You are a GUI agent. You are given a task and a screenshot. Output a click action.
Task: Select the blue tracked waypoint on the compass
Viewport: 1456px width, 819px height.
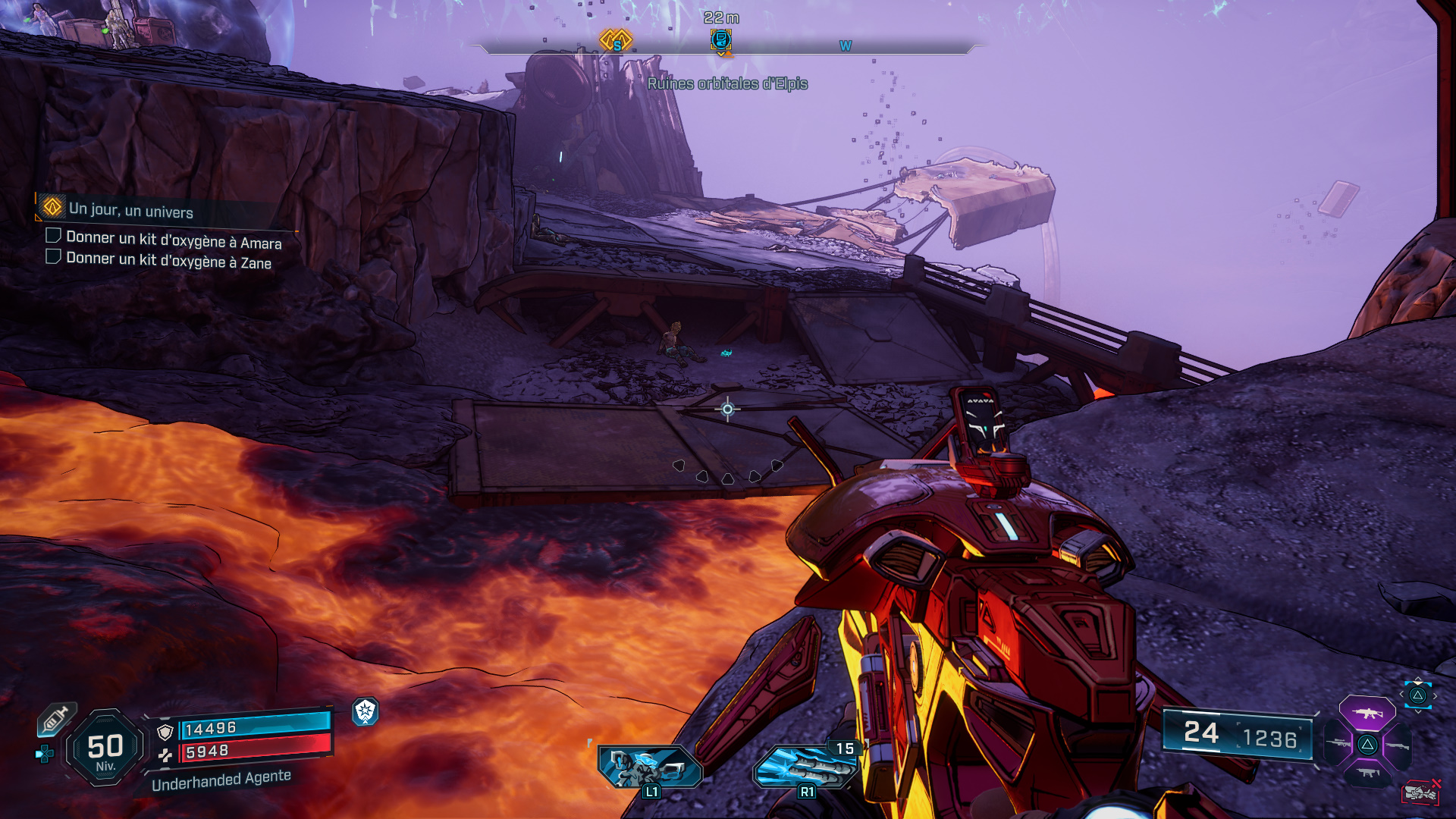720,39
